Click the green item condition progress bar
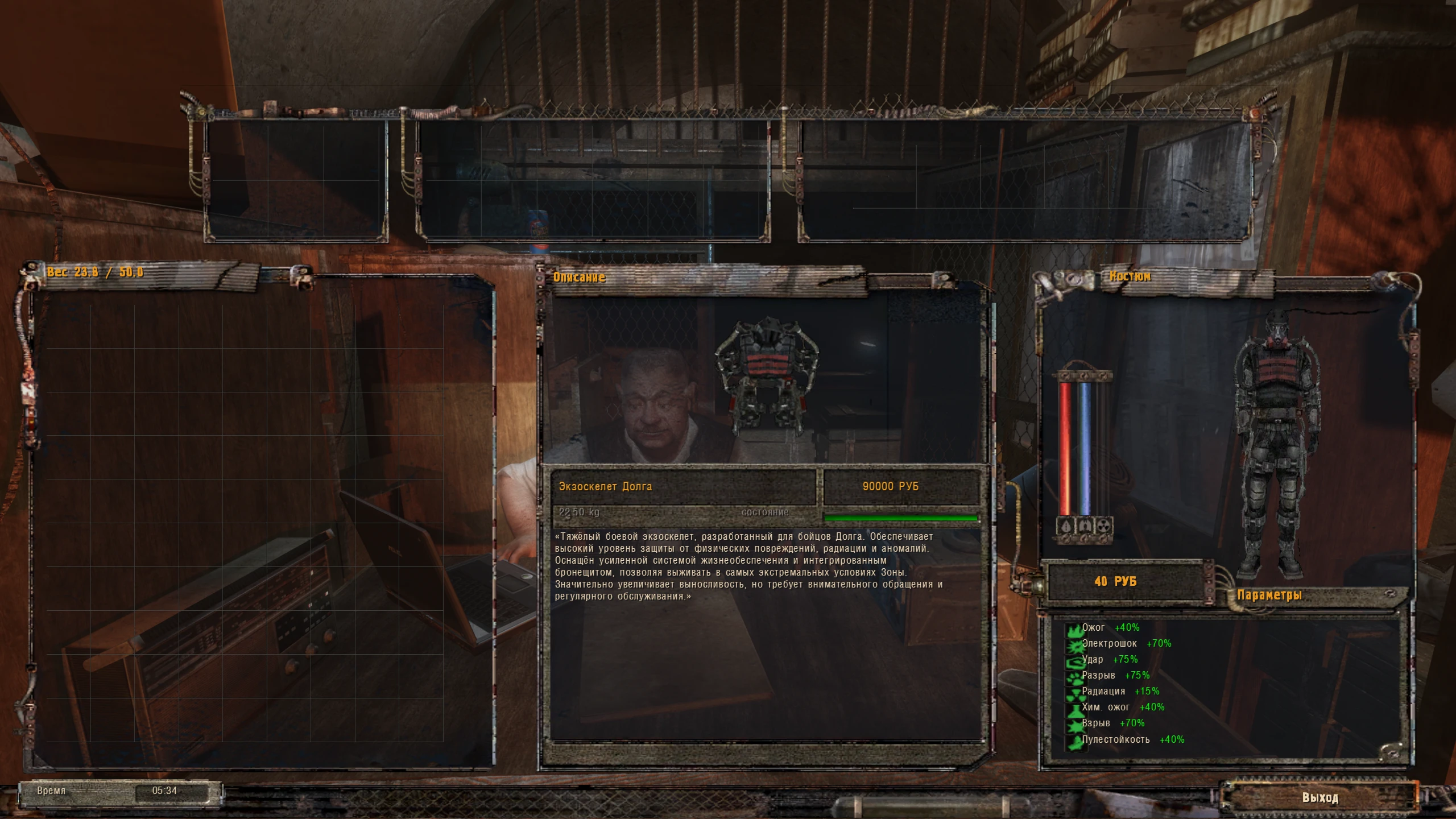Image resolution: width=1456 pixels, height=819 pixels. [903, 519]
